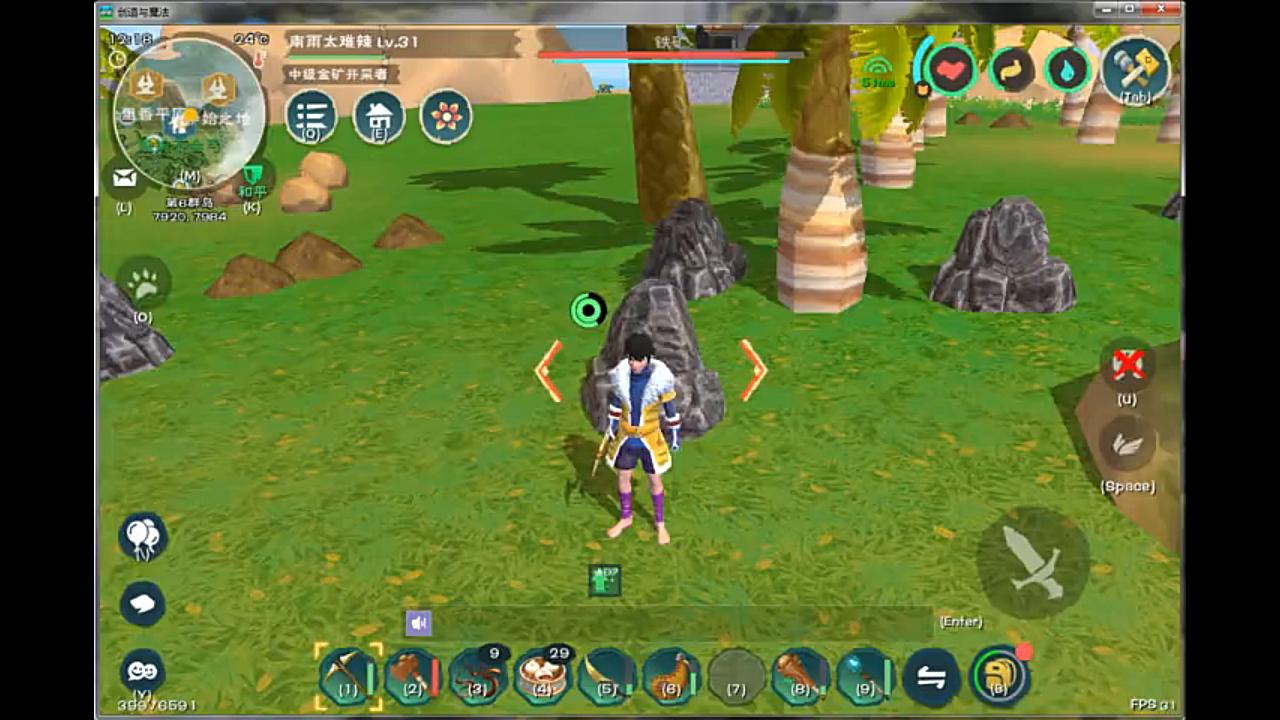Open the quest list menu button
The height and width of the screenshot is (720, 1280).
point(311,117)
